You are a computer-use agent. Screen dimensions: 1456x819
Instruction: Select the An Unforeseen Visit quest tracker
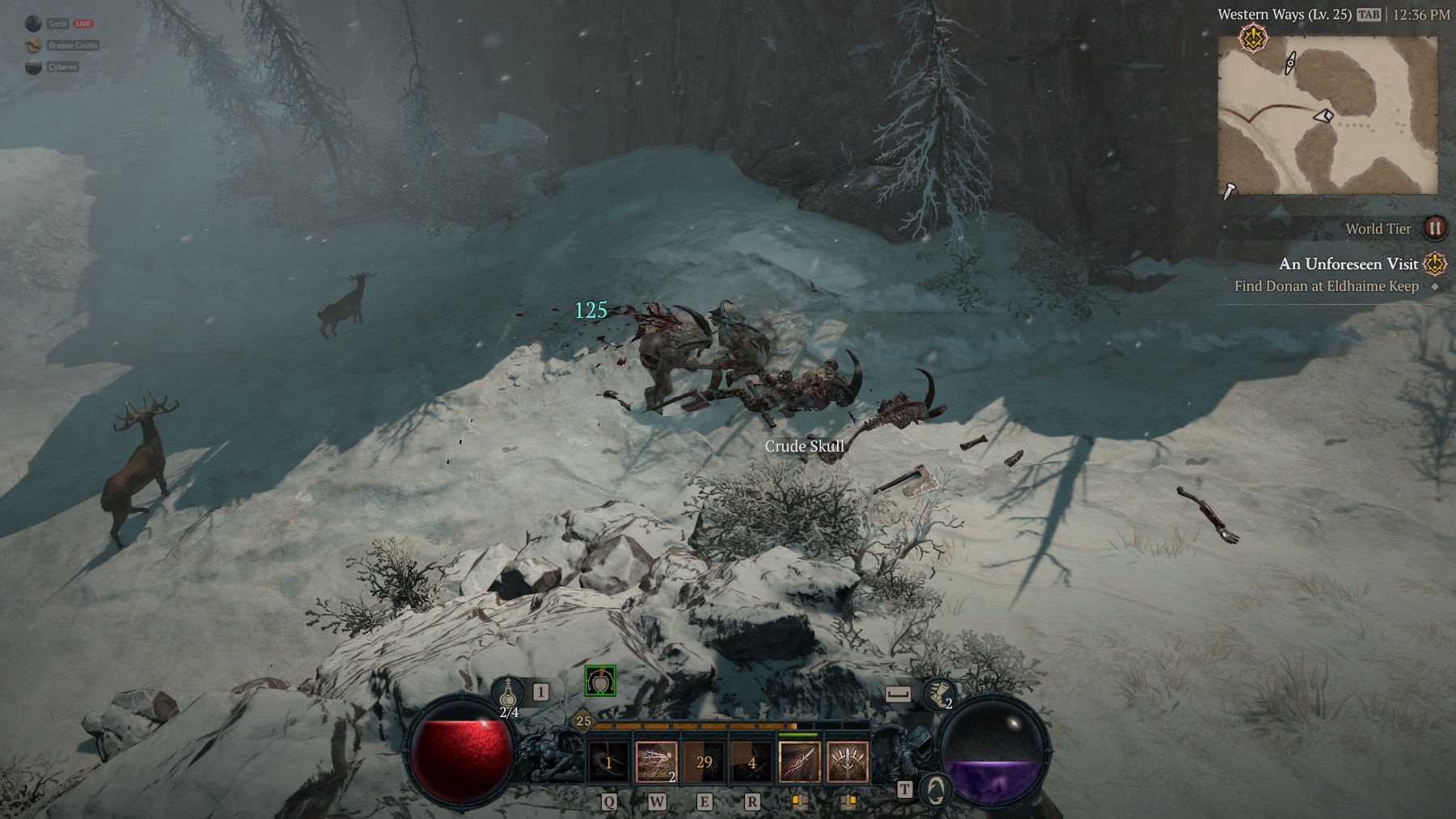(1348, 264)
